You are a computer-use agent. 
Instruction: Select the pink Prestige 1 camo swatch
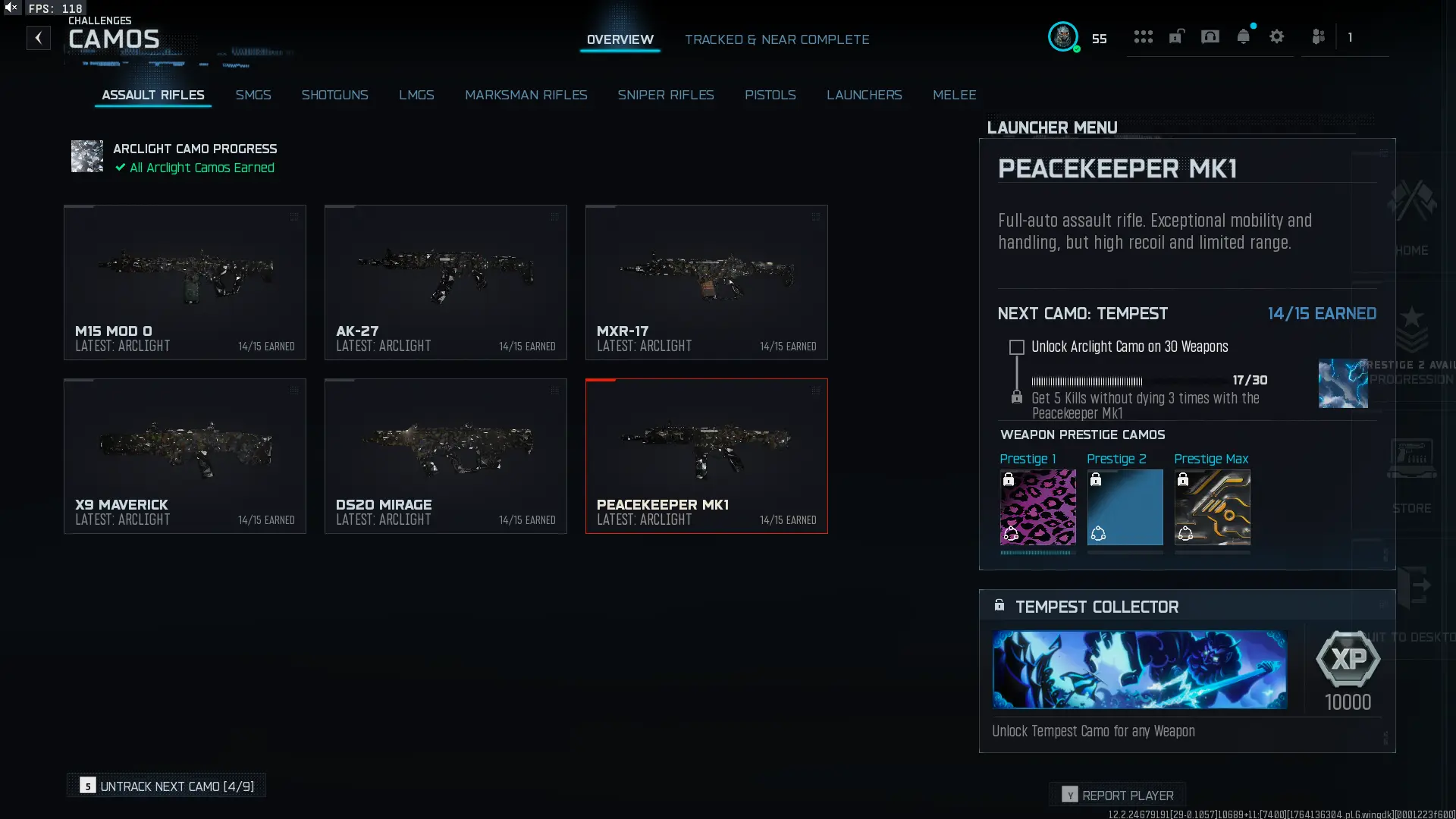tap(1037, 508)
